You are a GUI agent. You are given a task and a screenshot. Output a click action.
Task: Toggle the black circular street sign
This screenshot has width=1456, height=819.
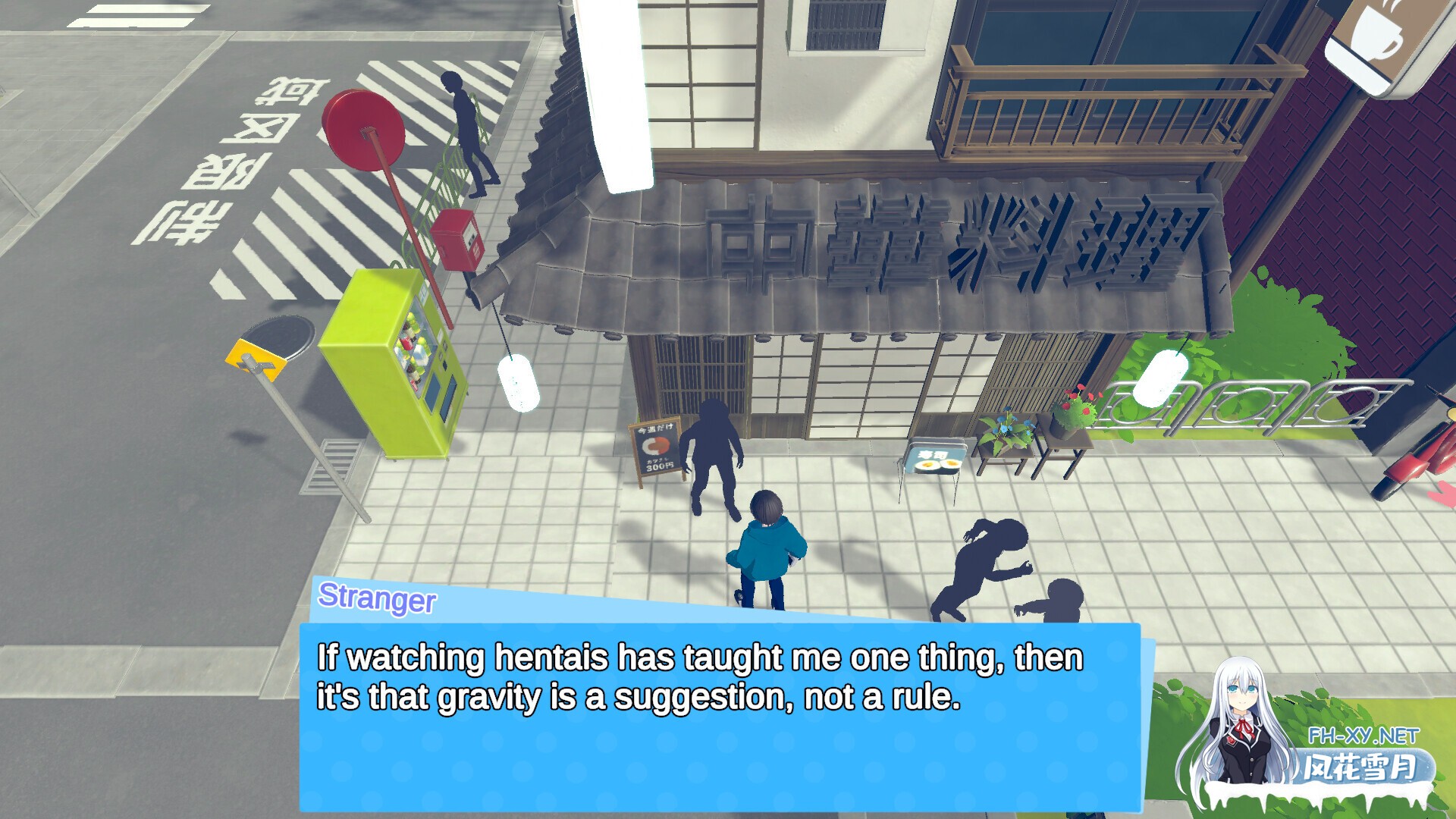[278, 336]
